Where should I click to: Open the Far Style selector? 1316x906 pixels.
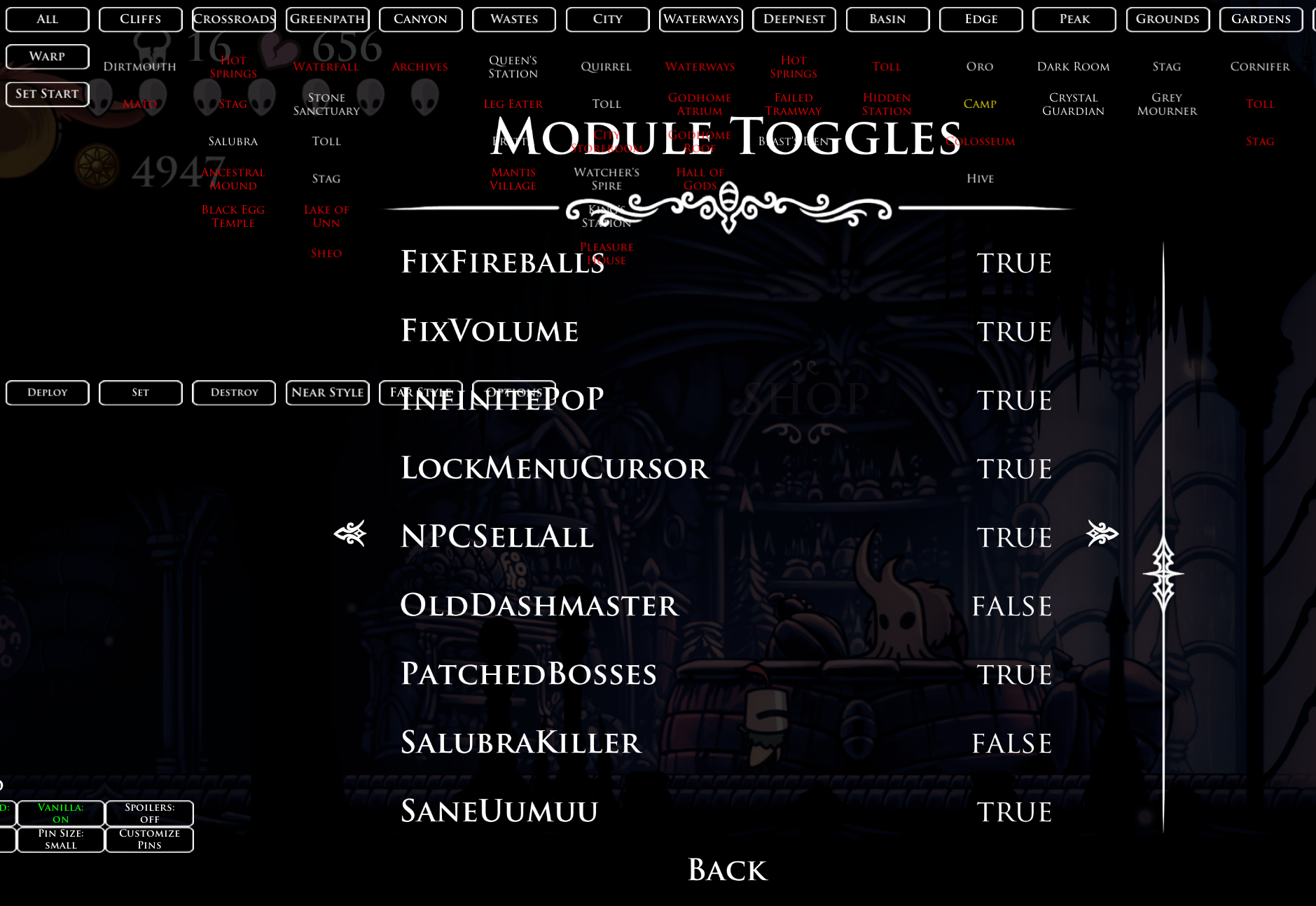click(x=421, y=392)
